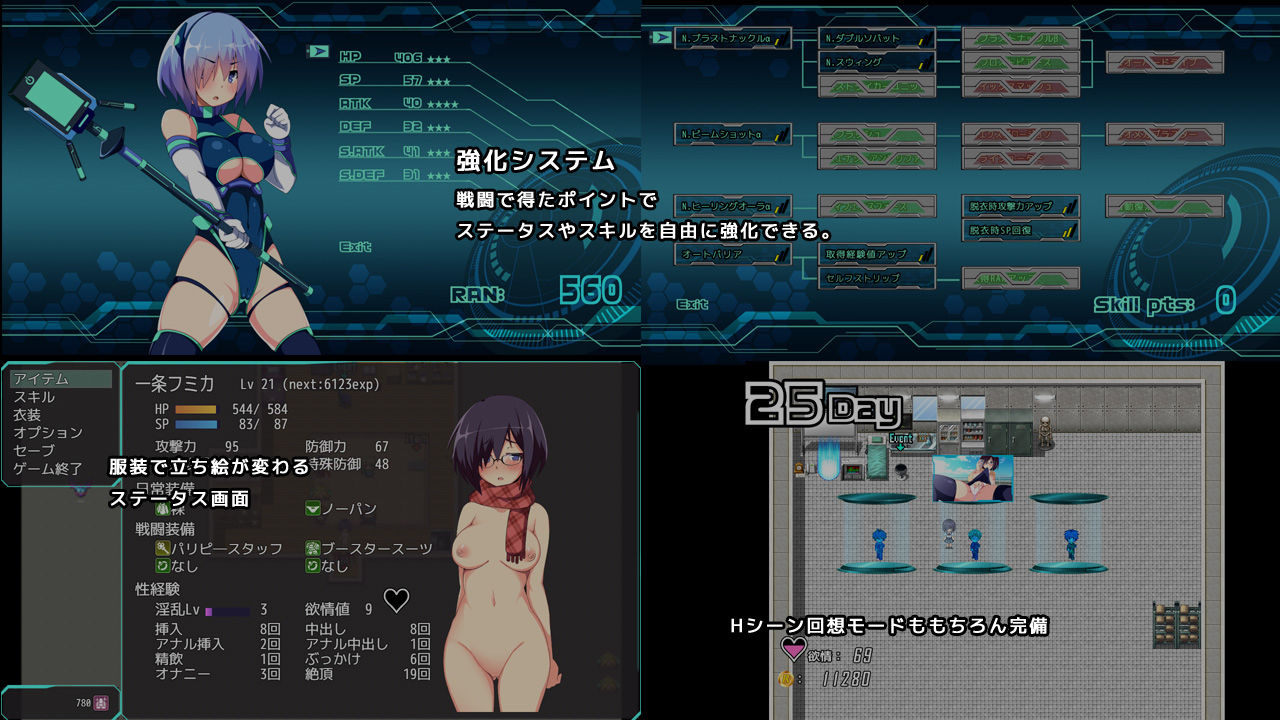Click the セルフストリップ skill node
1280x720 pixels.
pos(876,278)
